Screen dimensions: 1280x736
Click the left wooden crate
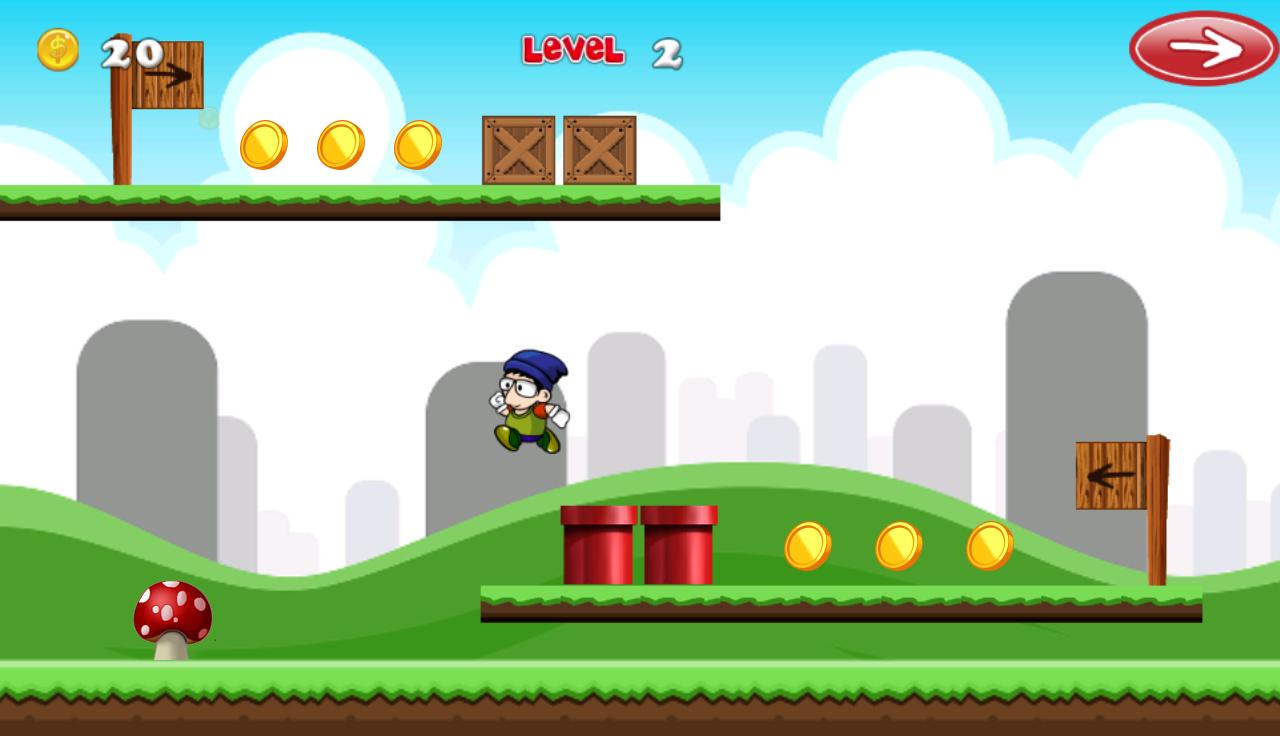coord(517,152)
